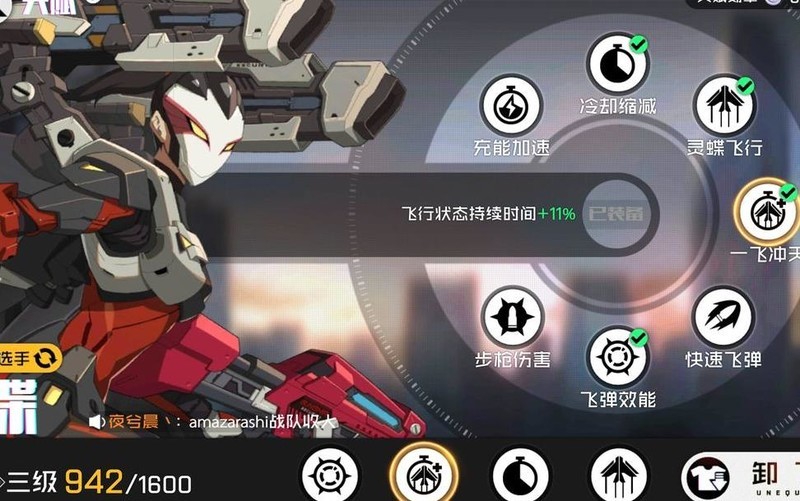Select the jet wings slot in bottom bar
The image size is (800, 501).
[x=619, y=475]
